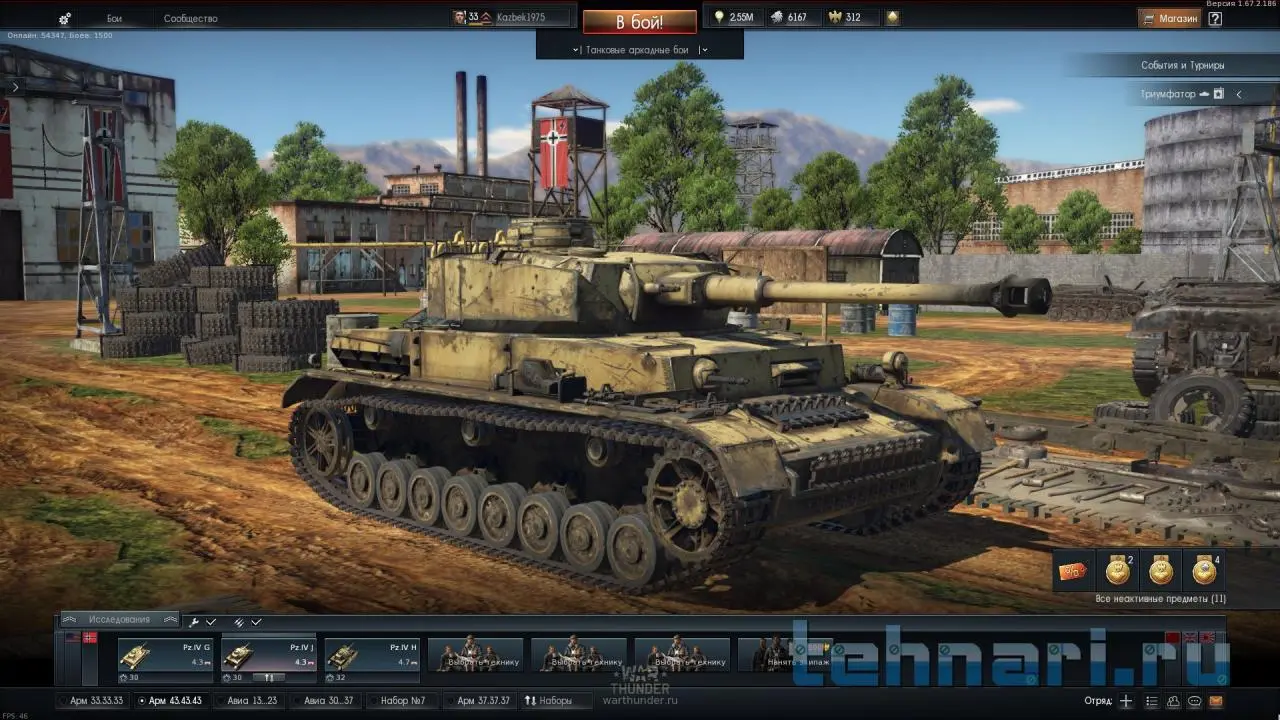Click the discount tag item icon

point(1073,571)
